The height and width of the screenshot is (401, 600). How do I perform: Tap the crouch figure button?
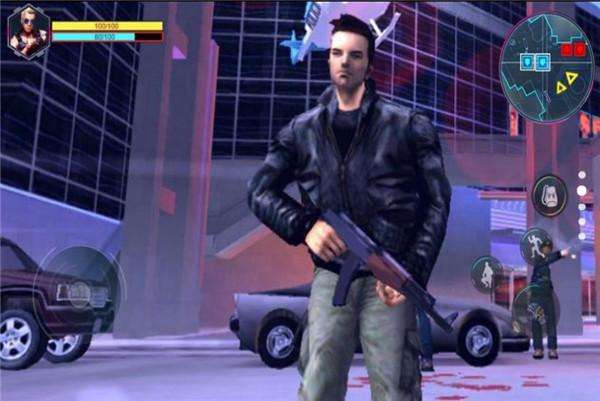(x=487, y=272)
